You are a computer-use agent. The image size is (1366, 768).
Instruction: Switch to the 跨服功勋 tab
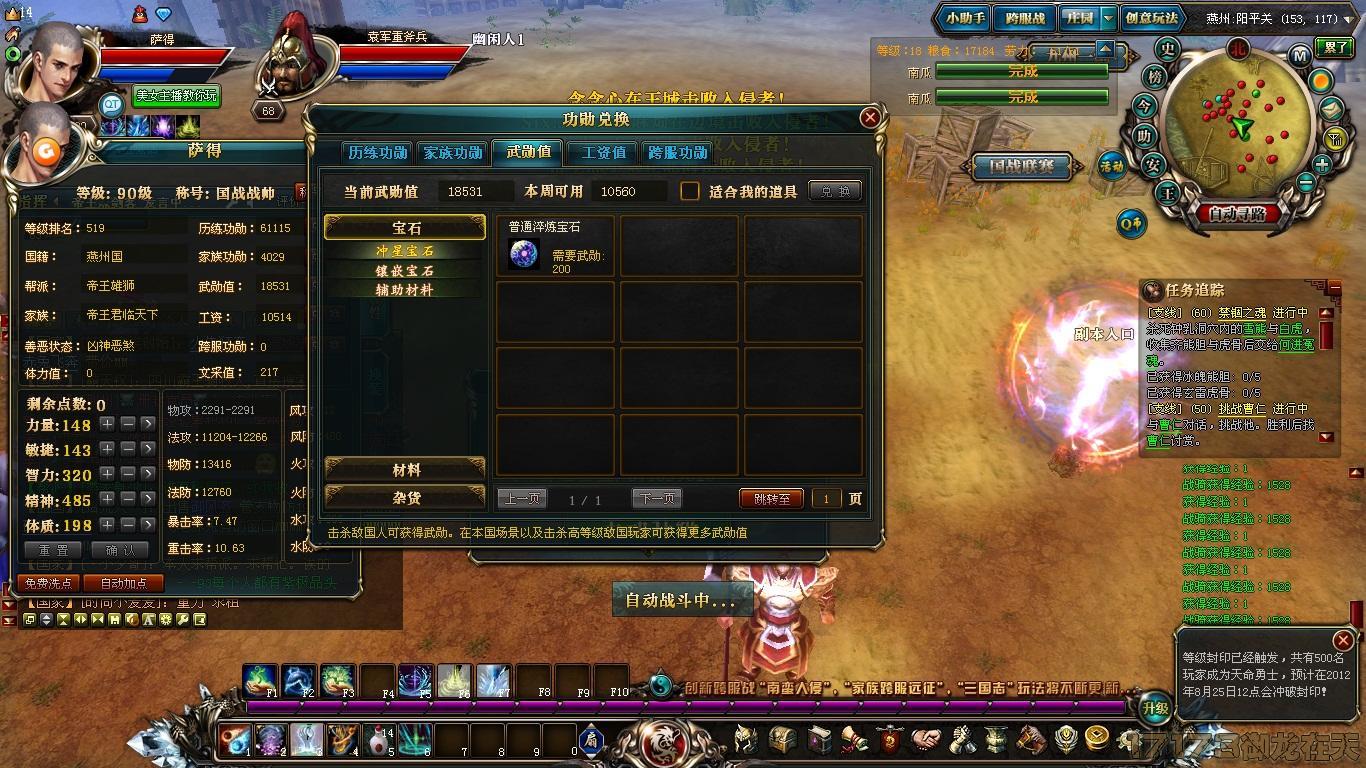678,153
